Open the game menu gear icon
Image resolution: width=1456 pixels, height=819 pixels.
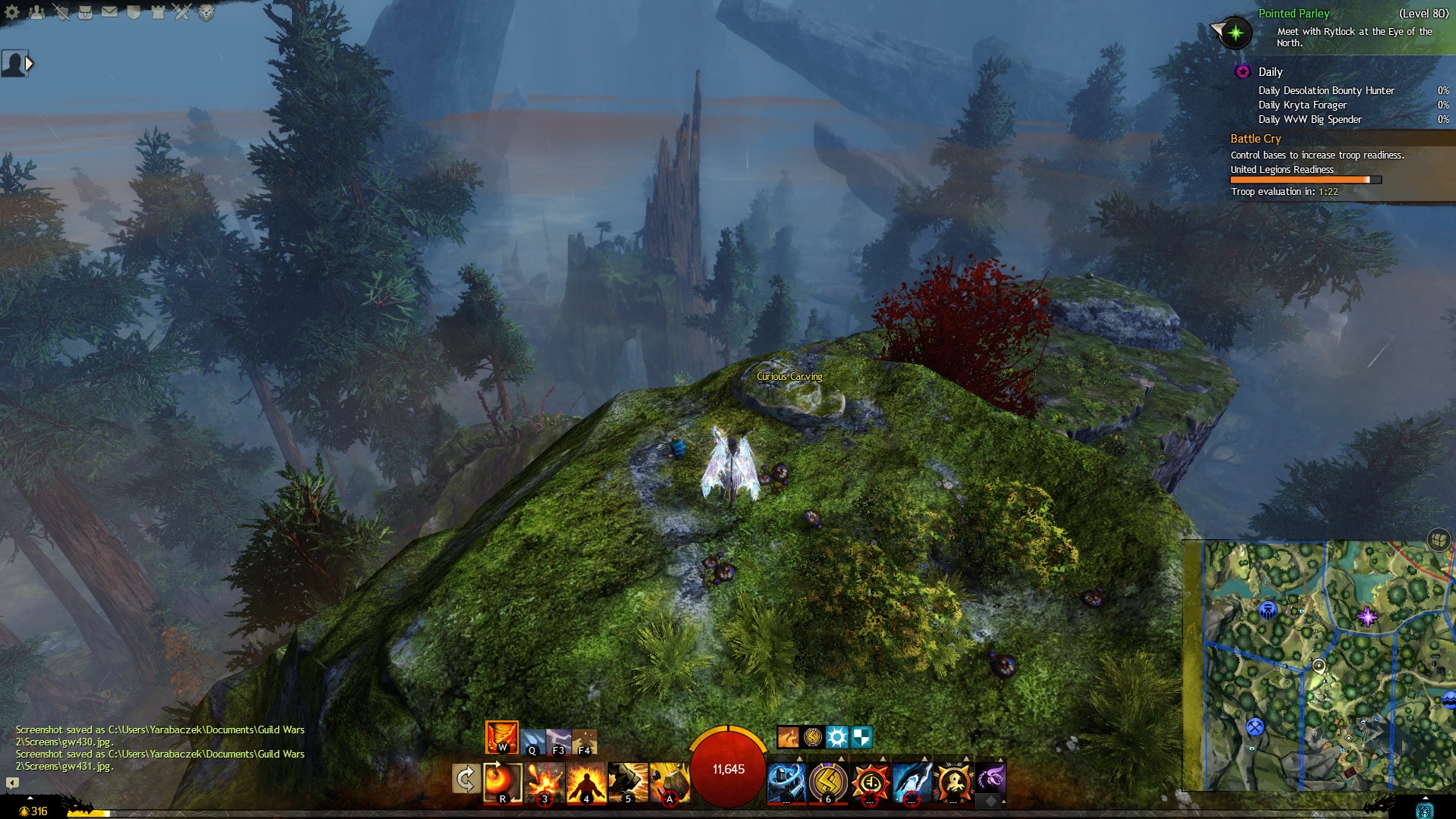[x=12, y=12]
